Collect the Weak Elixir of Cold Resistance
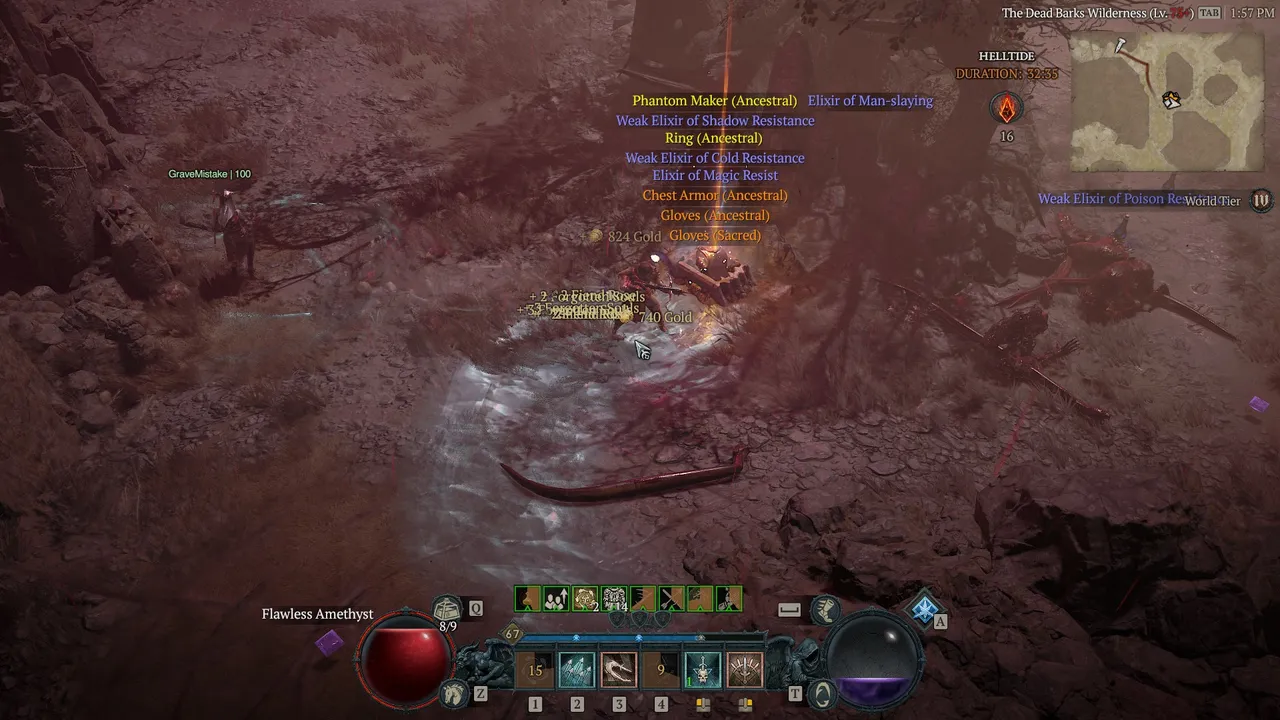Viewport: 1280px width, 720px height. 715,158
